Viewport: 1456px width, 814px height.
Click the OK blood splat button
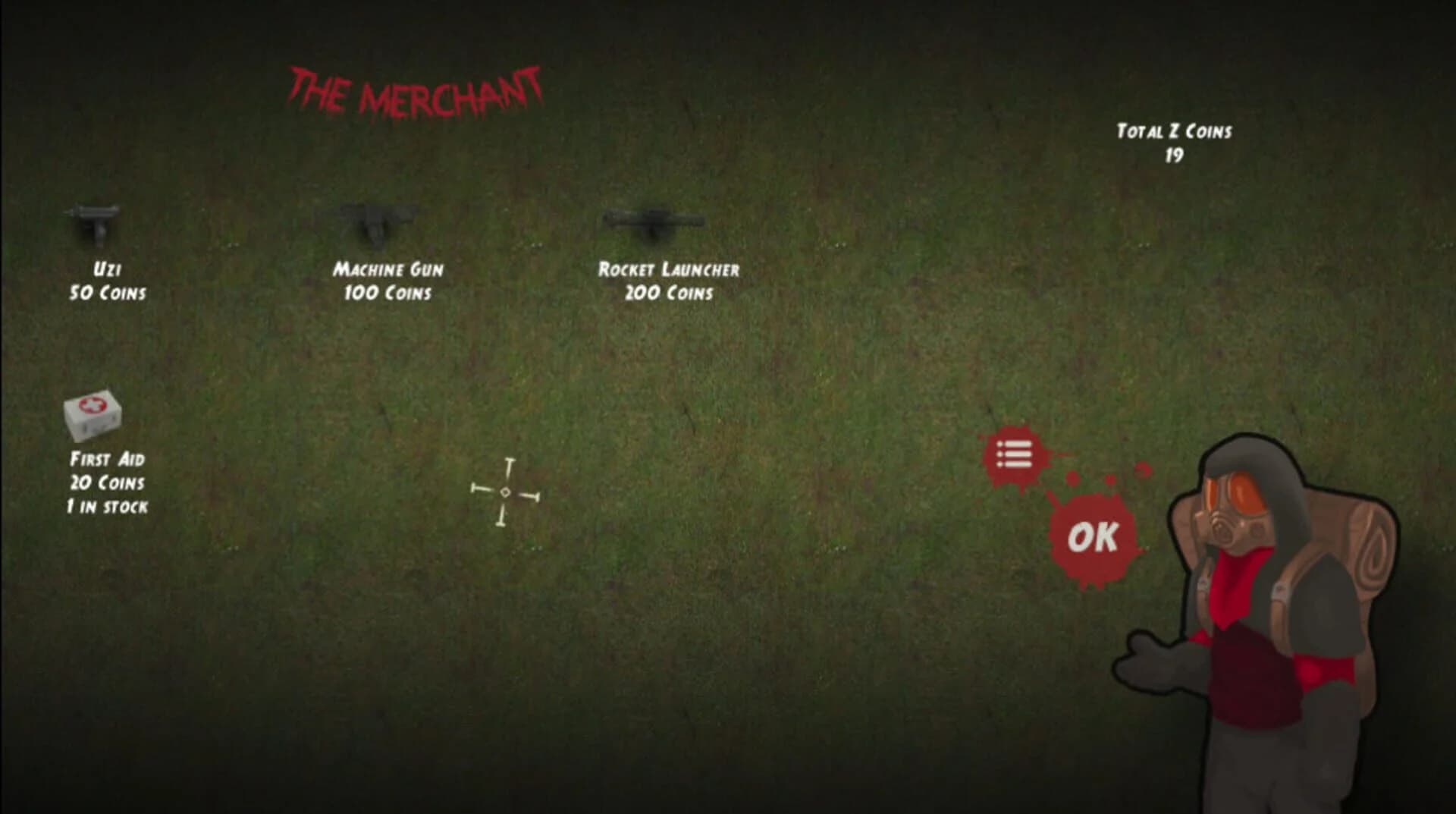[1092, 539]
